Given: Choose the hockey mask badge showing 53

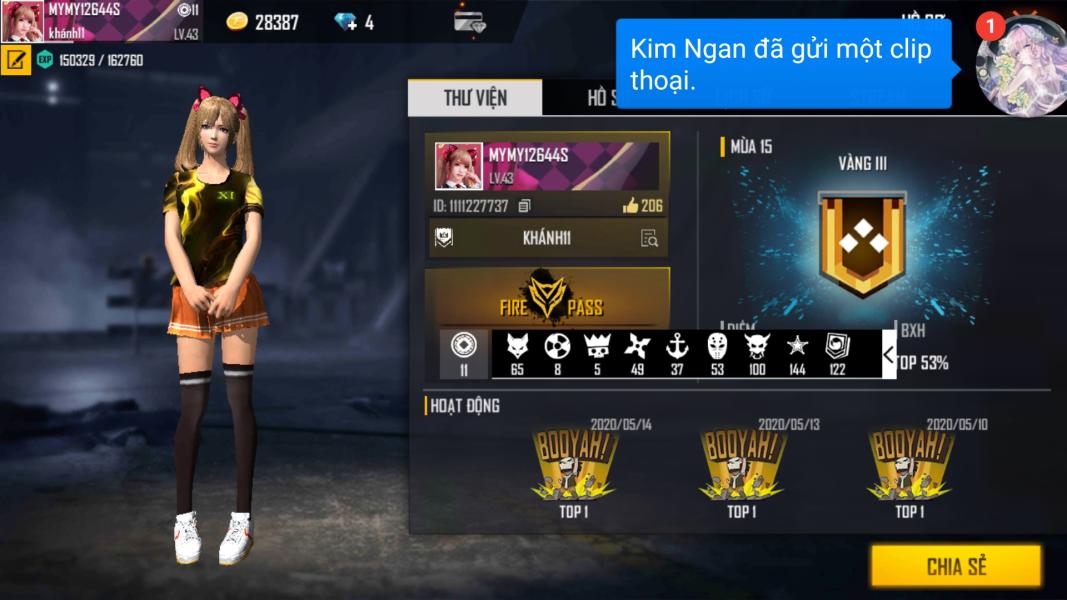Looking at the screenshot, I should tap(717, 353).
